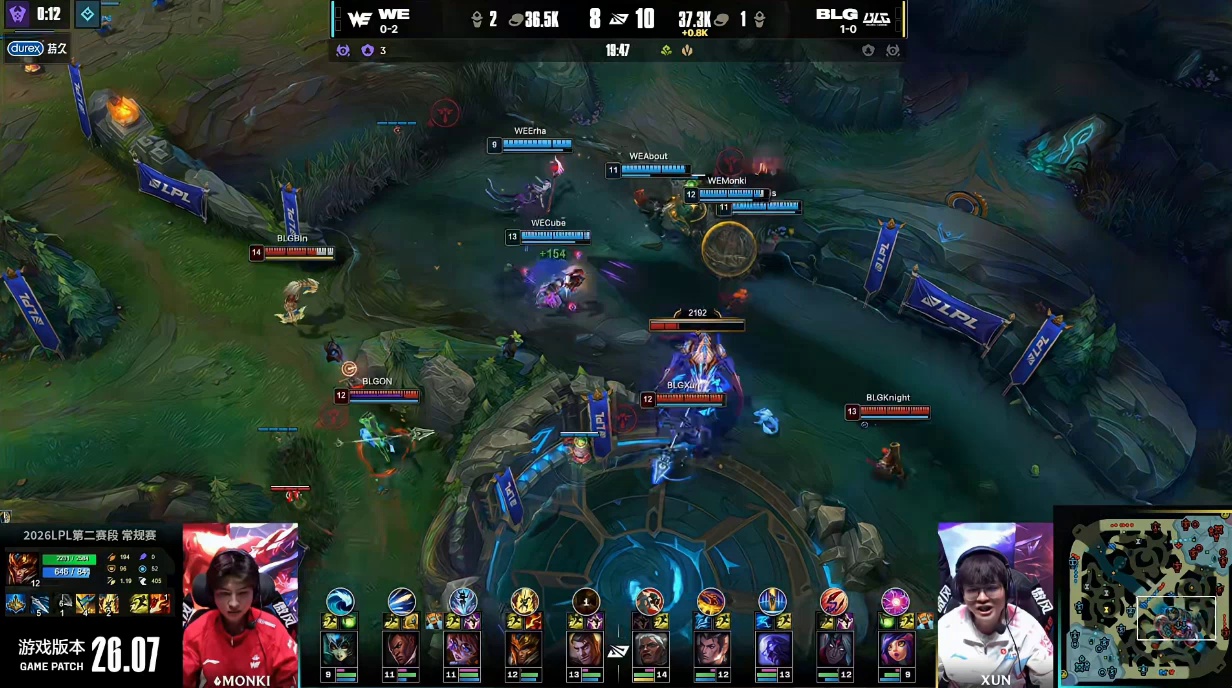
Task: Open the large Jarvan portrait in the stats panel
Action: click(22, 568)
